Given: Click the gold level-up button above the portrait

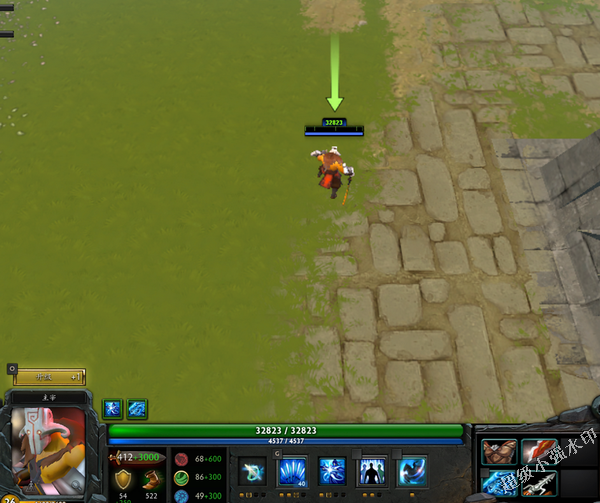Looking at the screenshot, I should [x=48, y=377].
